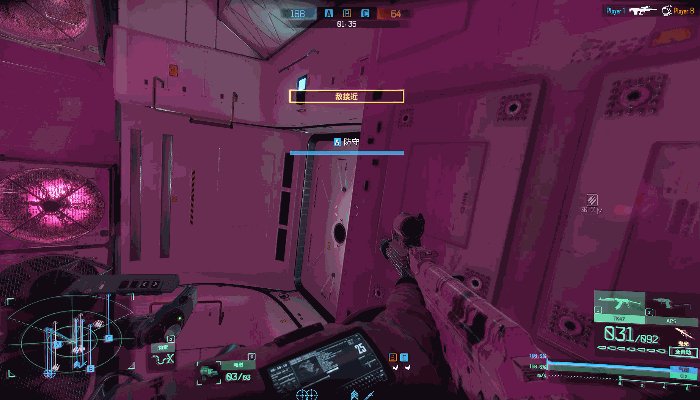700x400 pixels.
Task: Click capture point A indicator
Action: pyautogui.click(x=329, y=14)
